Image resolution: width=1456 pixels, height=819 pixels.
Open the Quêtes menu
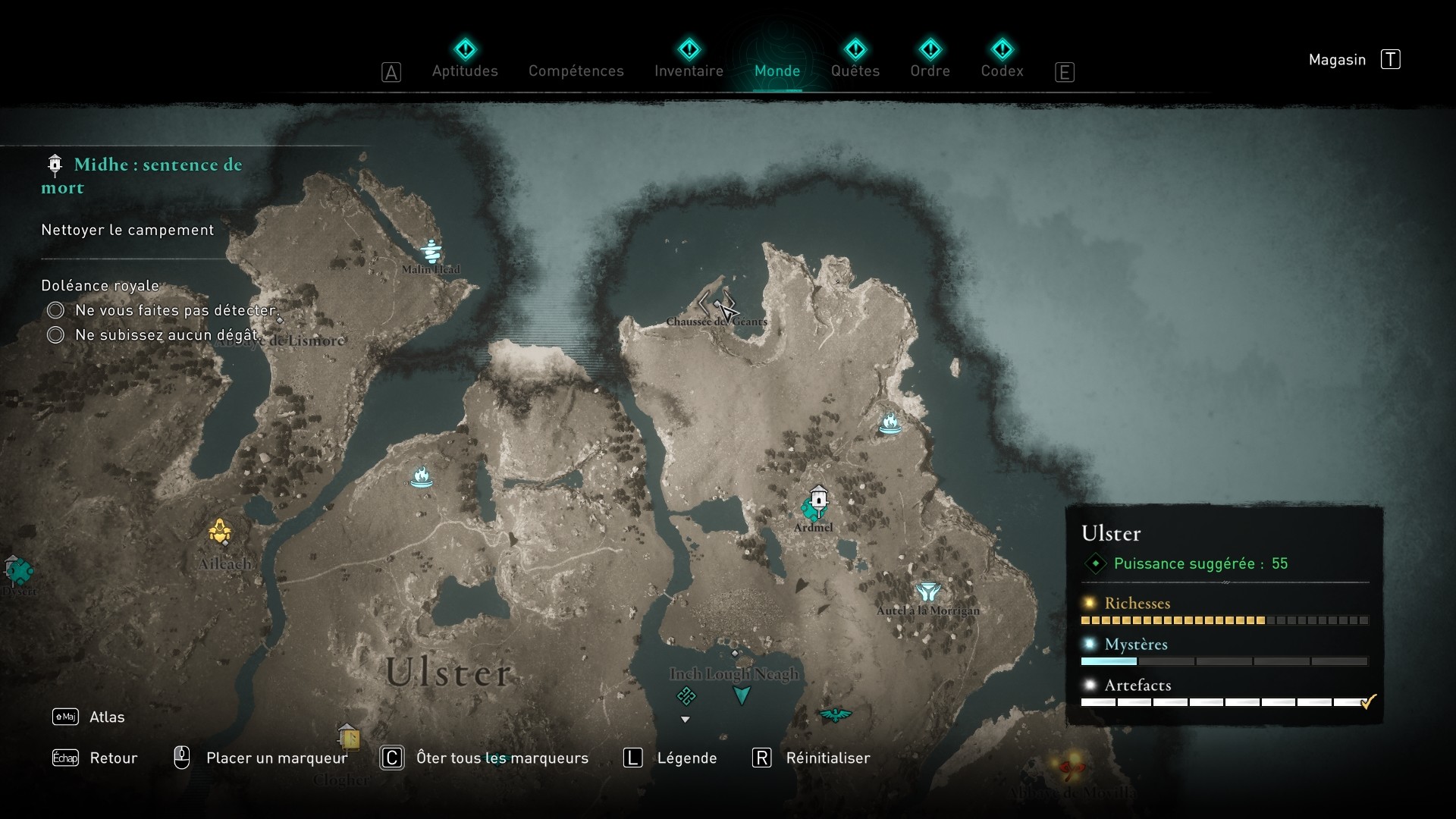pos(855,70)
